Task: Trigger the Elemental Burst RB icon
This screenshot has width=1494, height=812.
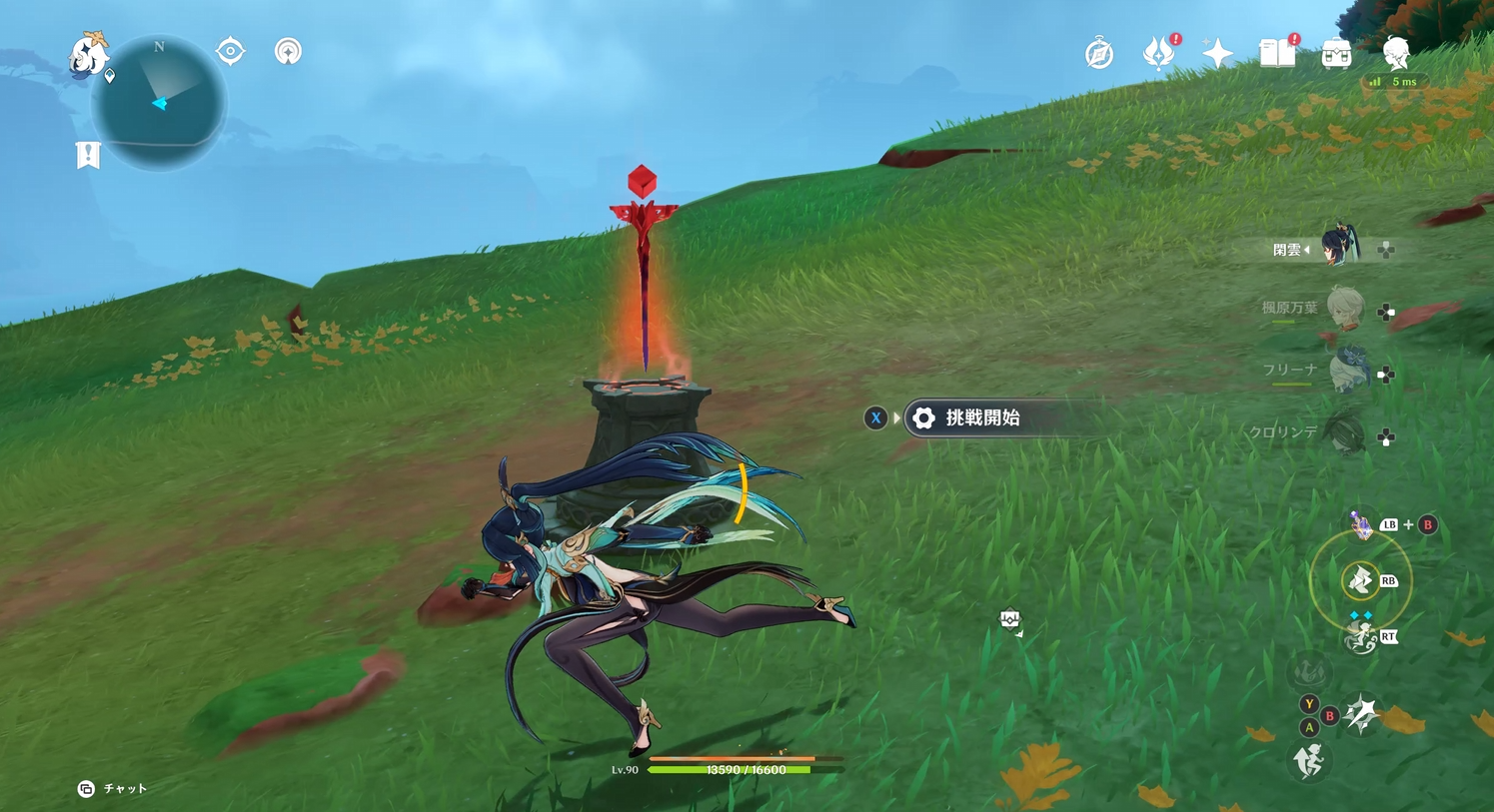Action: (x=1360, y=581)
